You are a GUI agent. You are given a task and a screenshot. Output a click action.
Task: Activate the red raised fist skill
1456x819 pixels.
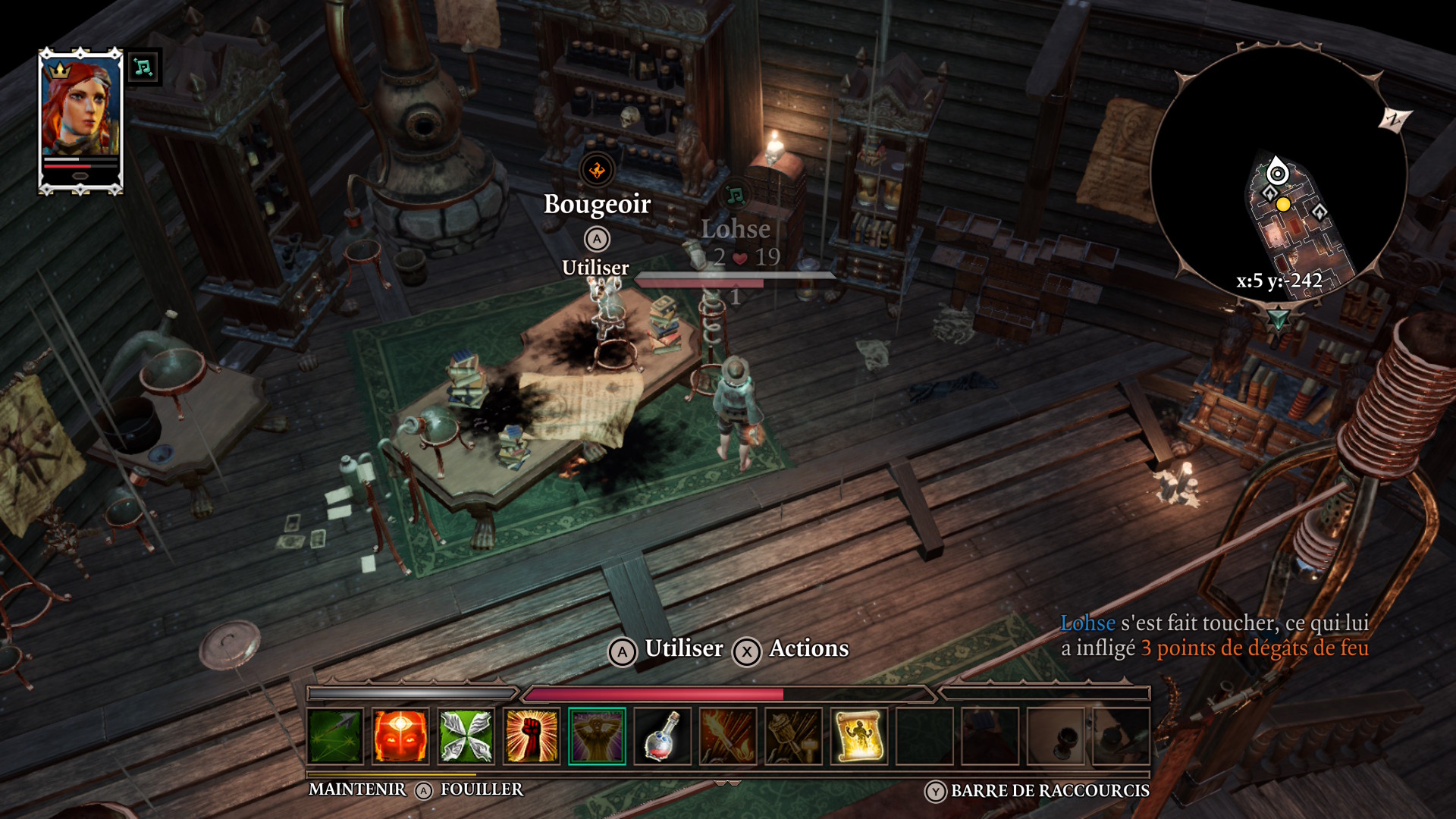coord(532,736)
